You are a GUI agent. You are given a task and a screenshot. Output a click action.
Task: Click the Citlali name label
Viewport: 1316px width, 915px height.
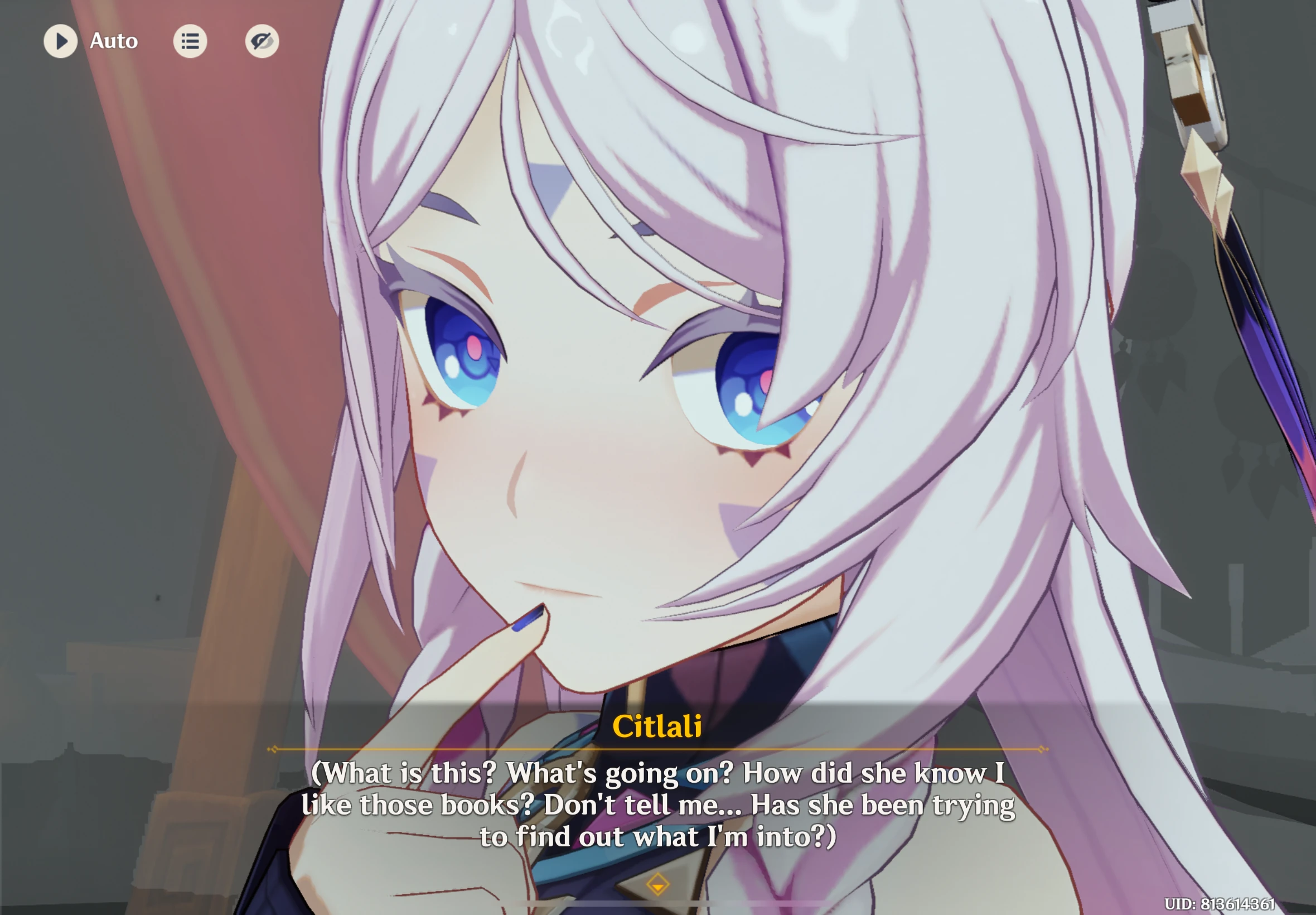pyautogui.click(x=657, y=728)
